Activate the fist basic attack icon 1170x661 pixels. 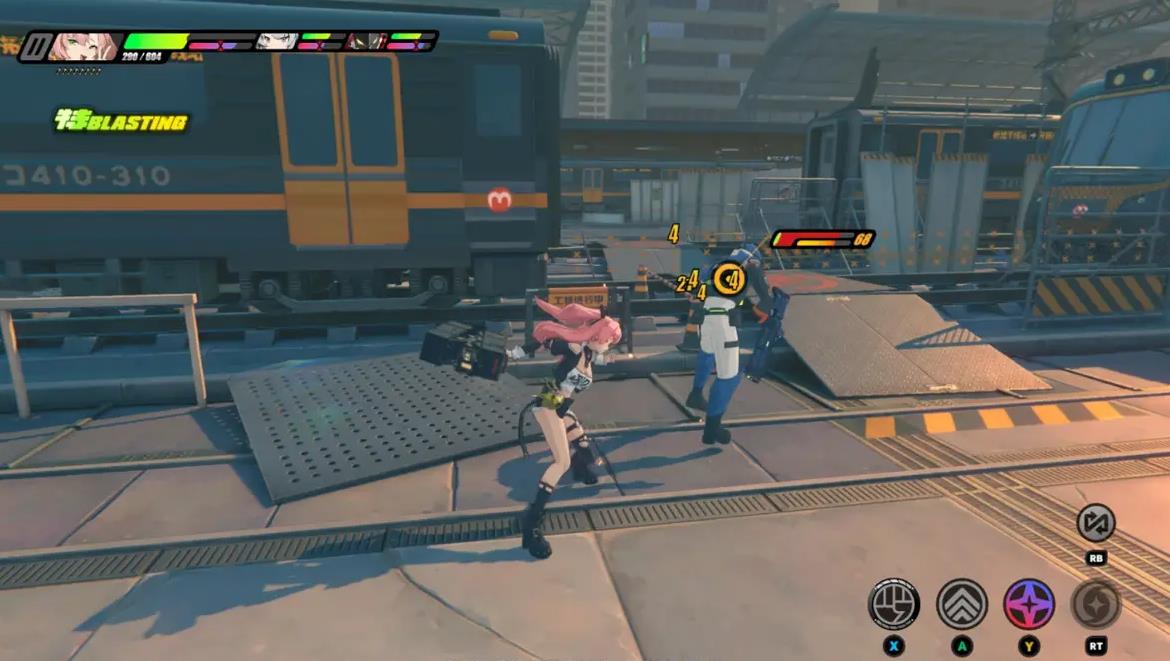coord(893,603)
